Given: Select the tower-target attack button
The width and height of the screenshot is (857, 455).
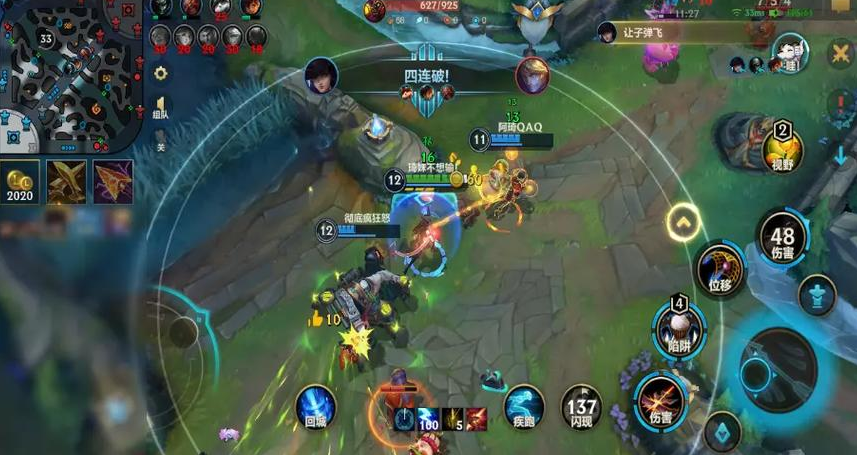Looking at the screenshot, I should pos(817,295).
